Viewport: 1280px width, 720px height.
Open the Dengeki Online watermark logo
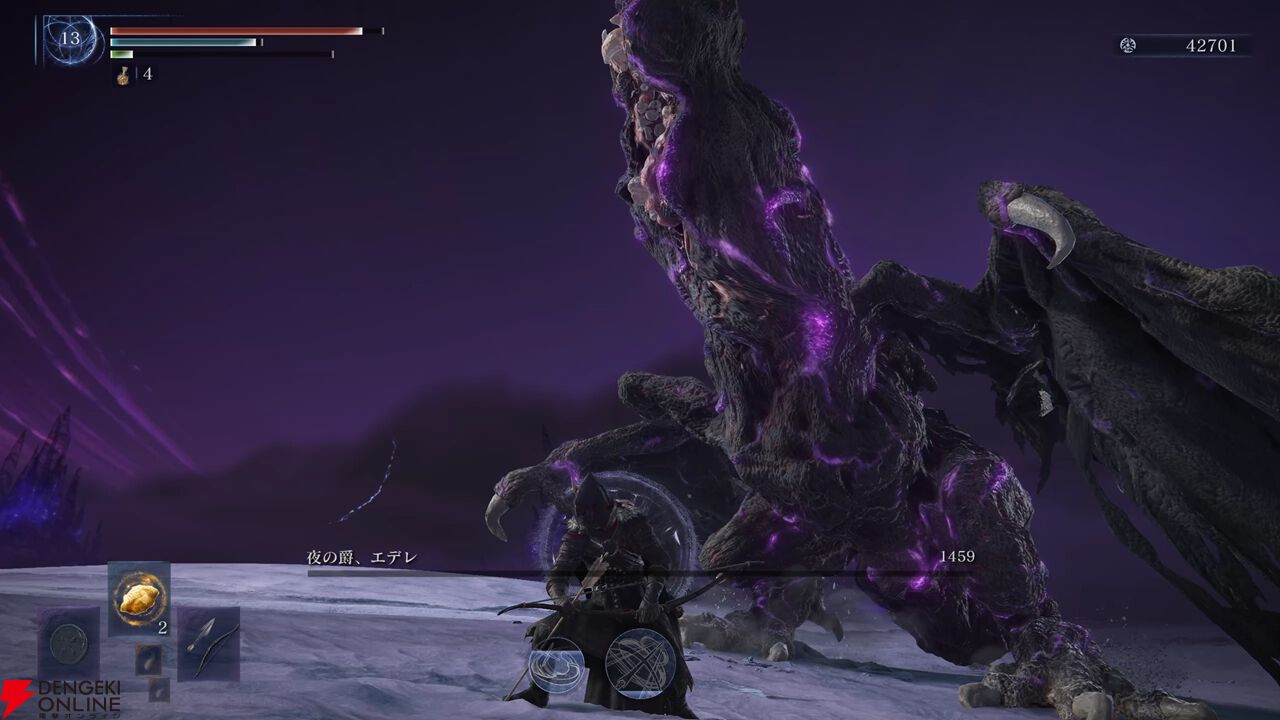[60, 698]
